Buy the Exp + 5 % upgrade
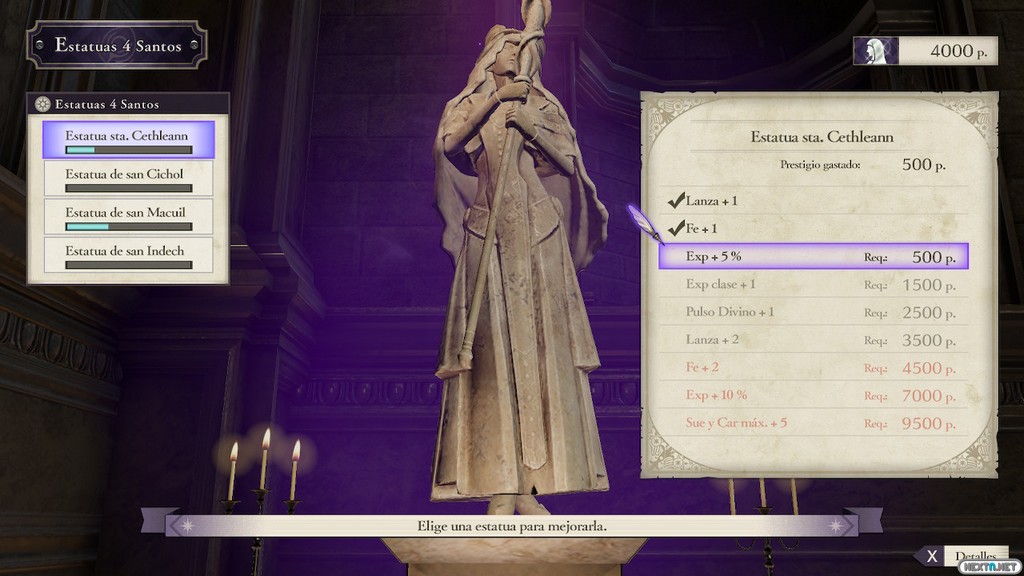 click(x=813, y=257)
